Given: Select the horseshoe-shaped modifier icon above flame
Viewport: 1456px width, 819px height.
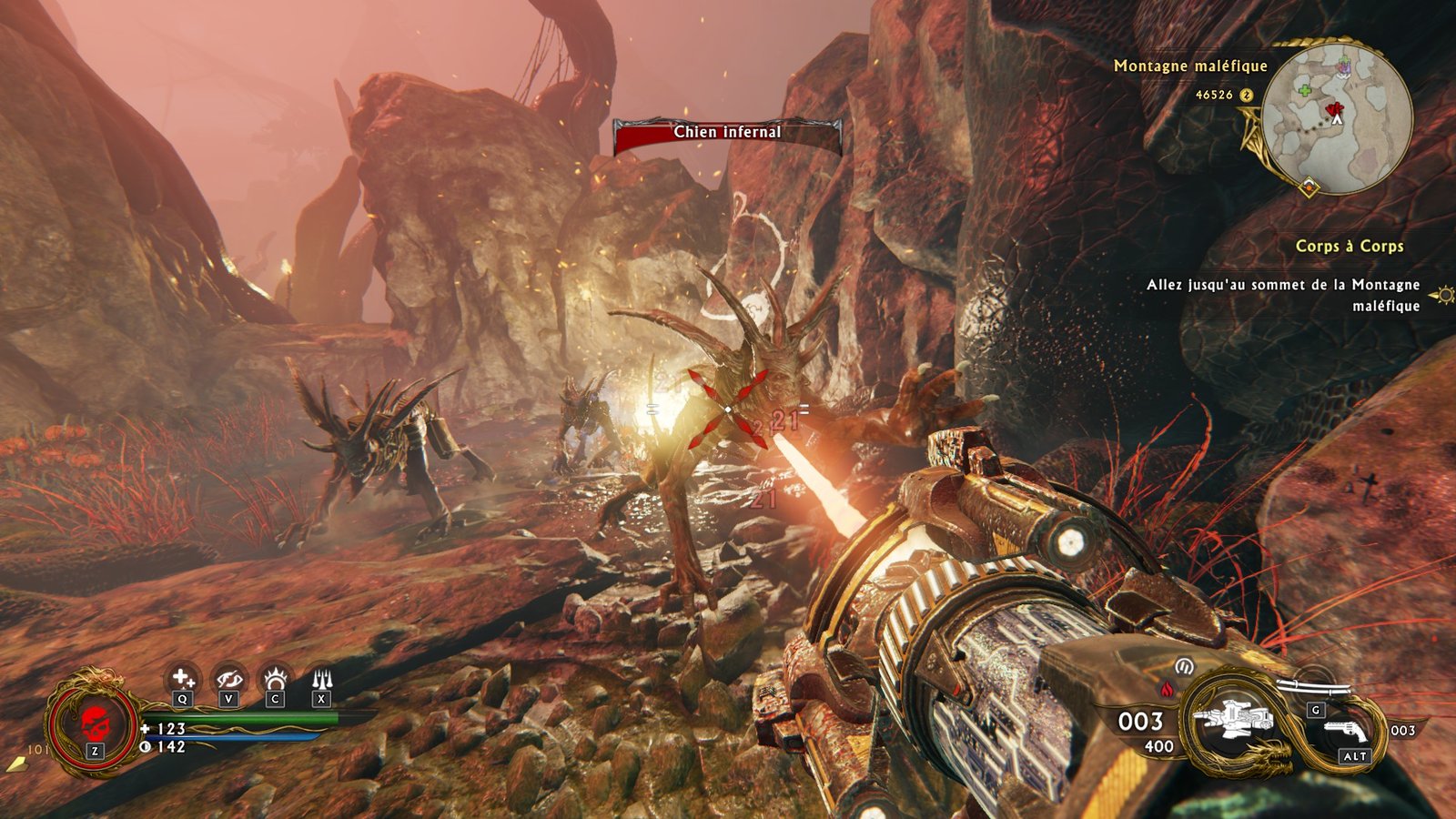Looking at the screenshot, I should (1184, 666).
